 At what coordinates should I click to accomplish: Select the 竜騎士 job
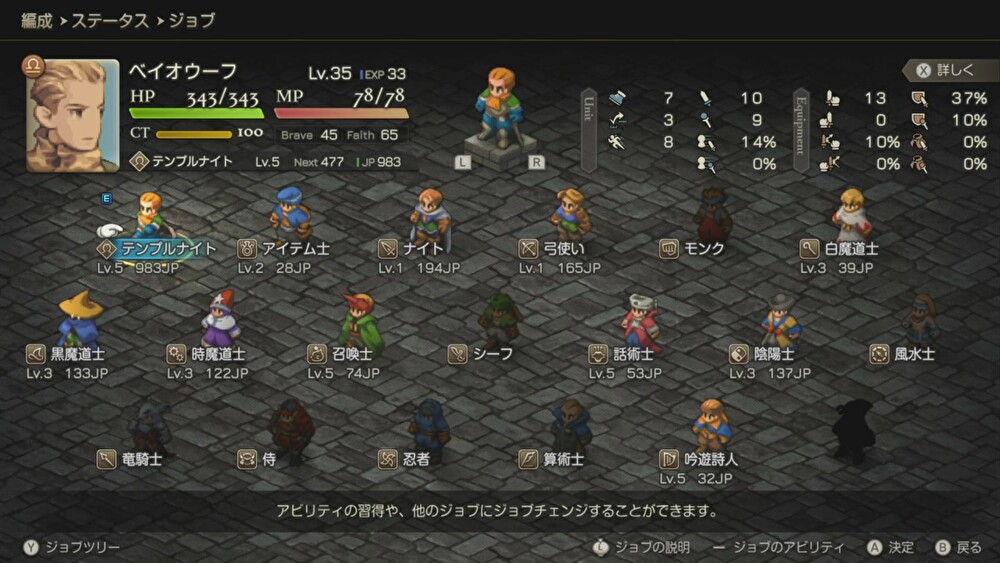[x=142, y=459]
